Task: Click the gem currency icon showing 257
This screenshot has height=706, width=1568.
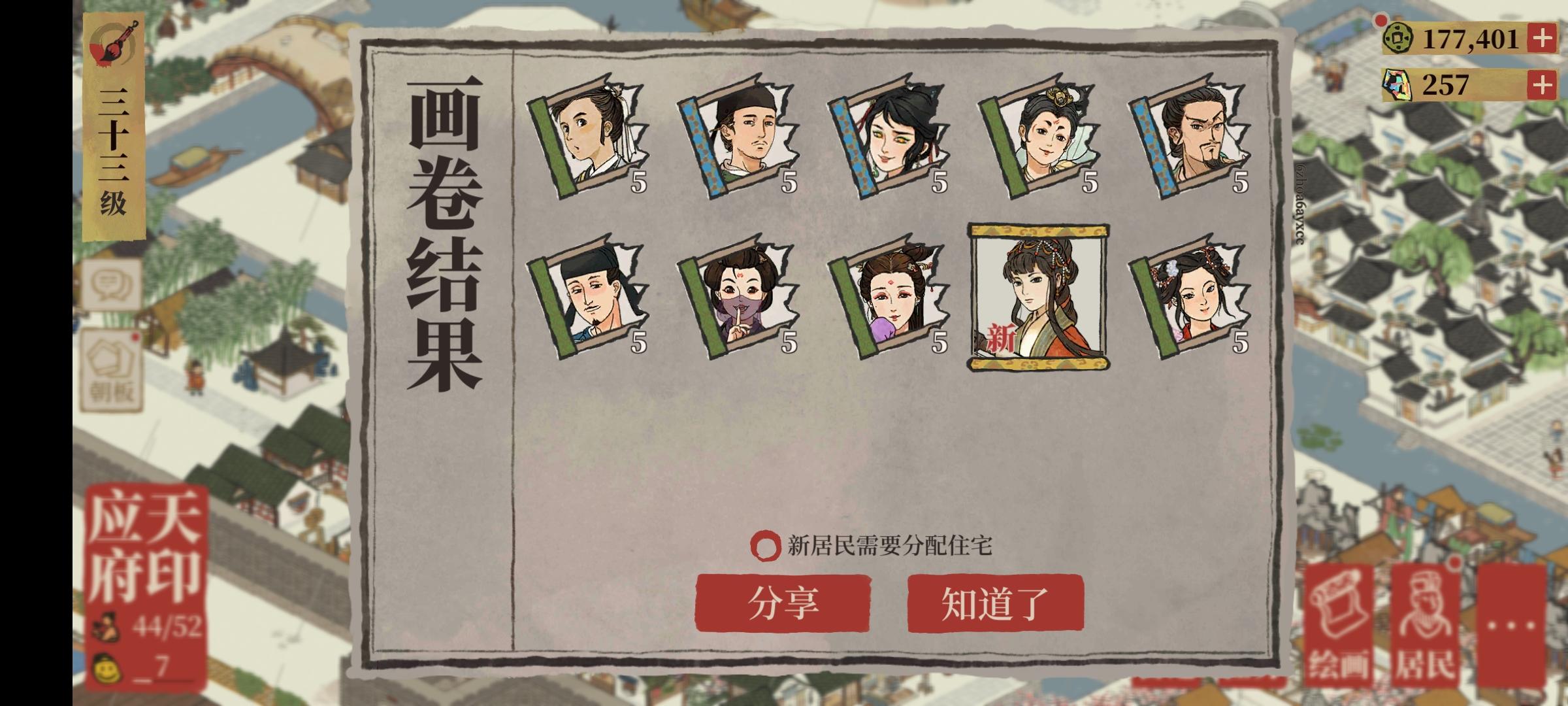Action: click(1396, 82)
